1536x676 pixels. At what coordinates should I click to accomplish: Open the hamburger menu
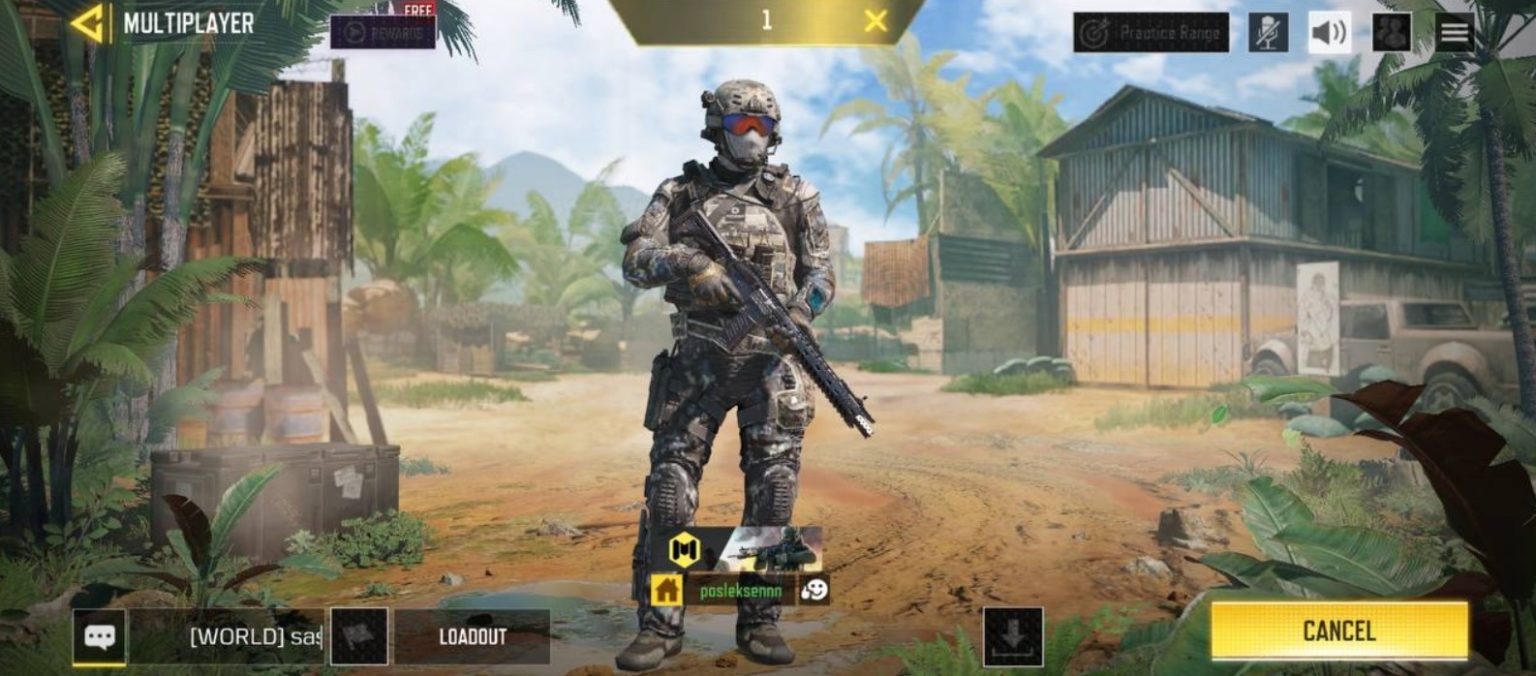coord(1454,33)
